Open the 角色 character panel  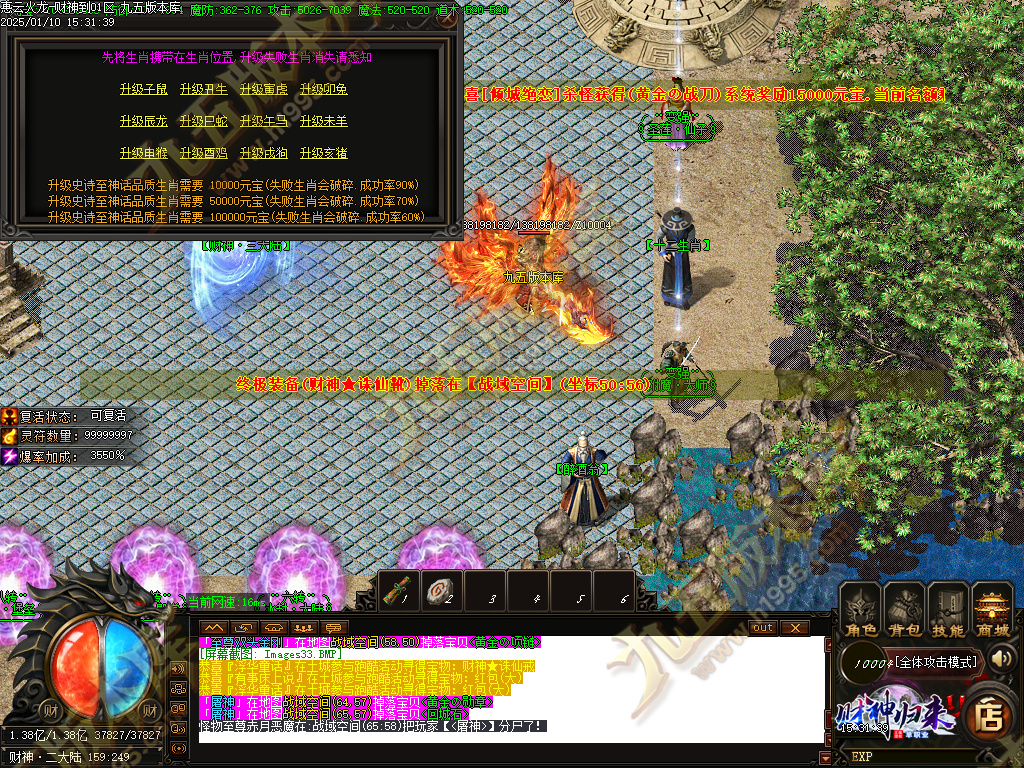coord(861,611)
